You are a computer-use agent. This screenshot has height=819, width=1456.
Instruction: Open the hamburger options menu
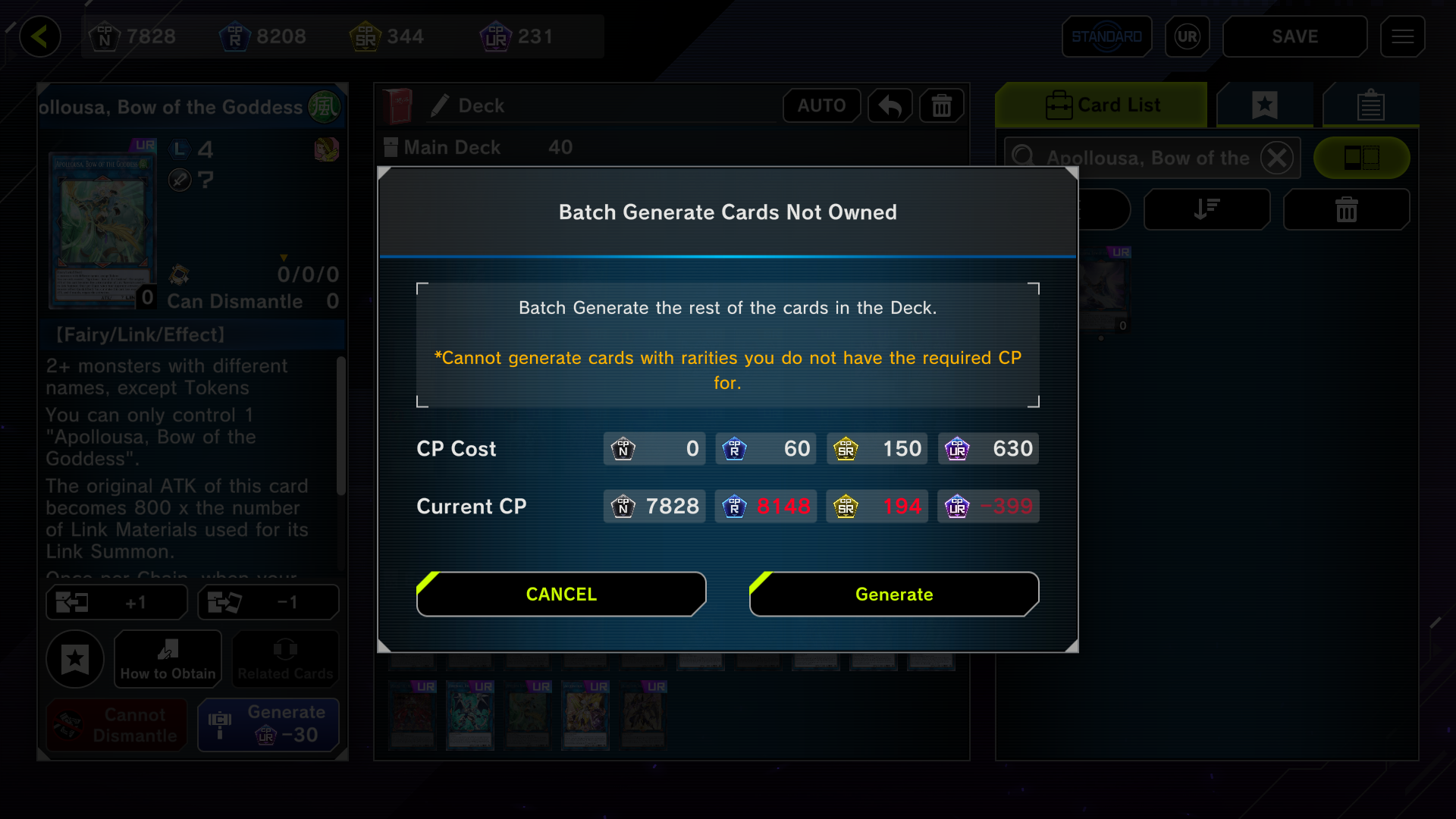[1402, 36]
